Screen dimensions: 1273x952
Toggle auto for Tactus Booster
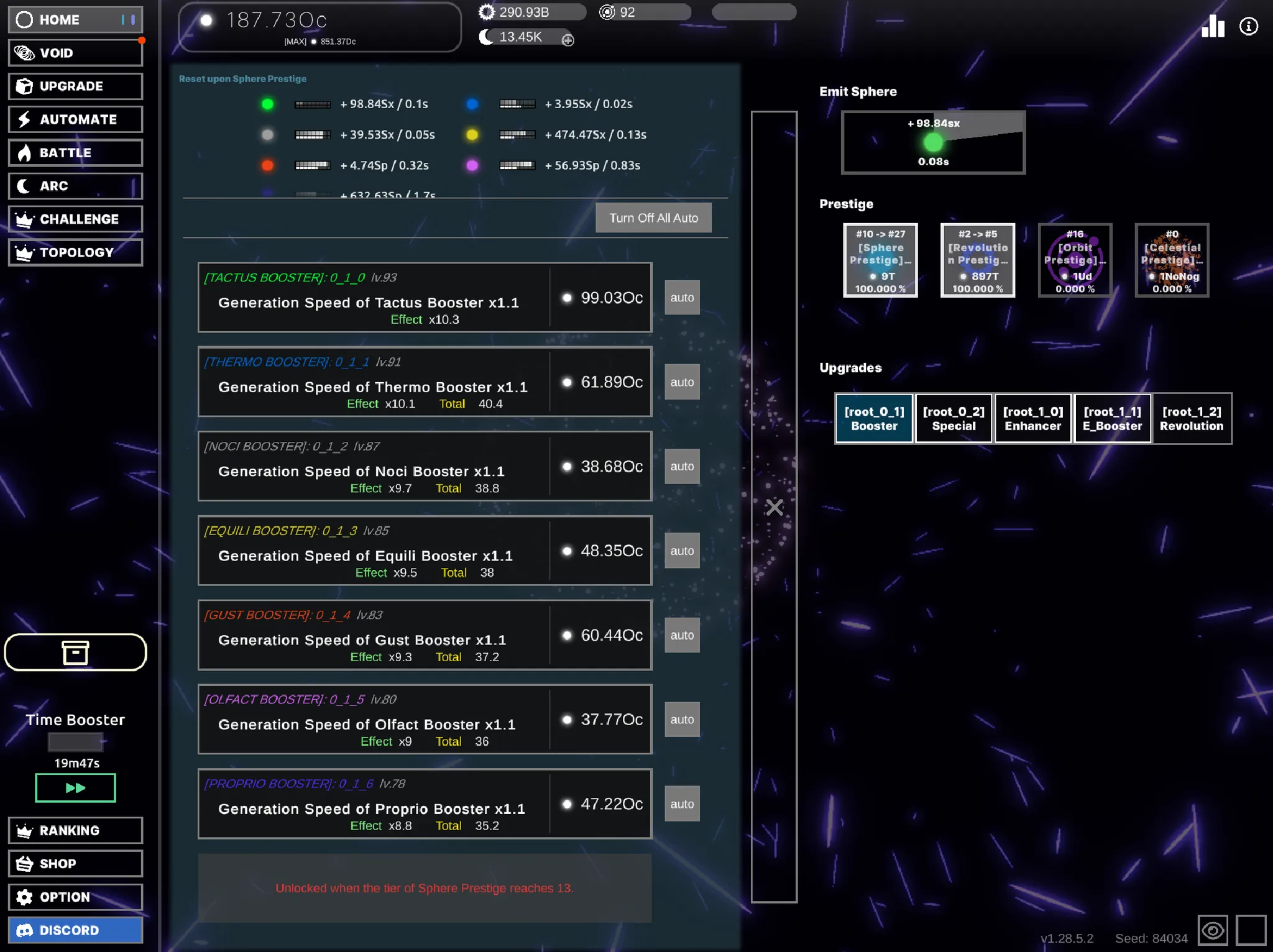(682, 297)
